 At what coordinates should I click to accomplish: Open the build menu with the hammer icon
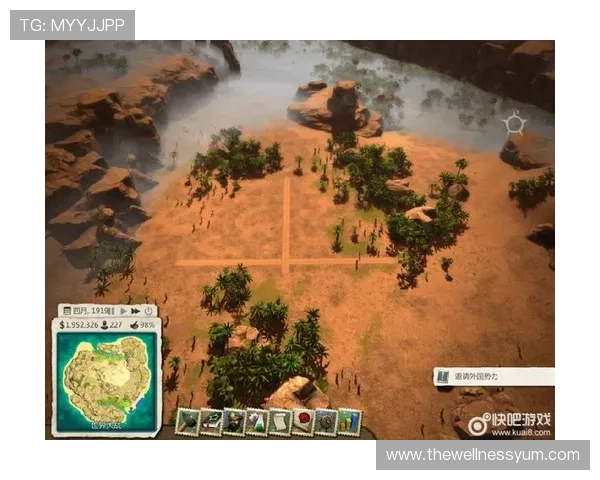[187, 421]
